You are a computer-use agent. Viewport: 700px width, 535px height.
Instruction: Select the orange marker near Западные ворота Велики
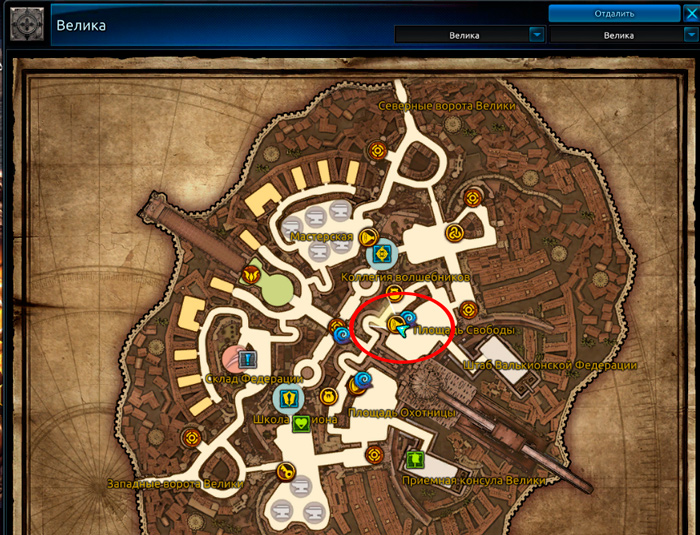(x=191, y=438)
